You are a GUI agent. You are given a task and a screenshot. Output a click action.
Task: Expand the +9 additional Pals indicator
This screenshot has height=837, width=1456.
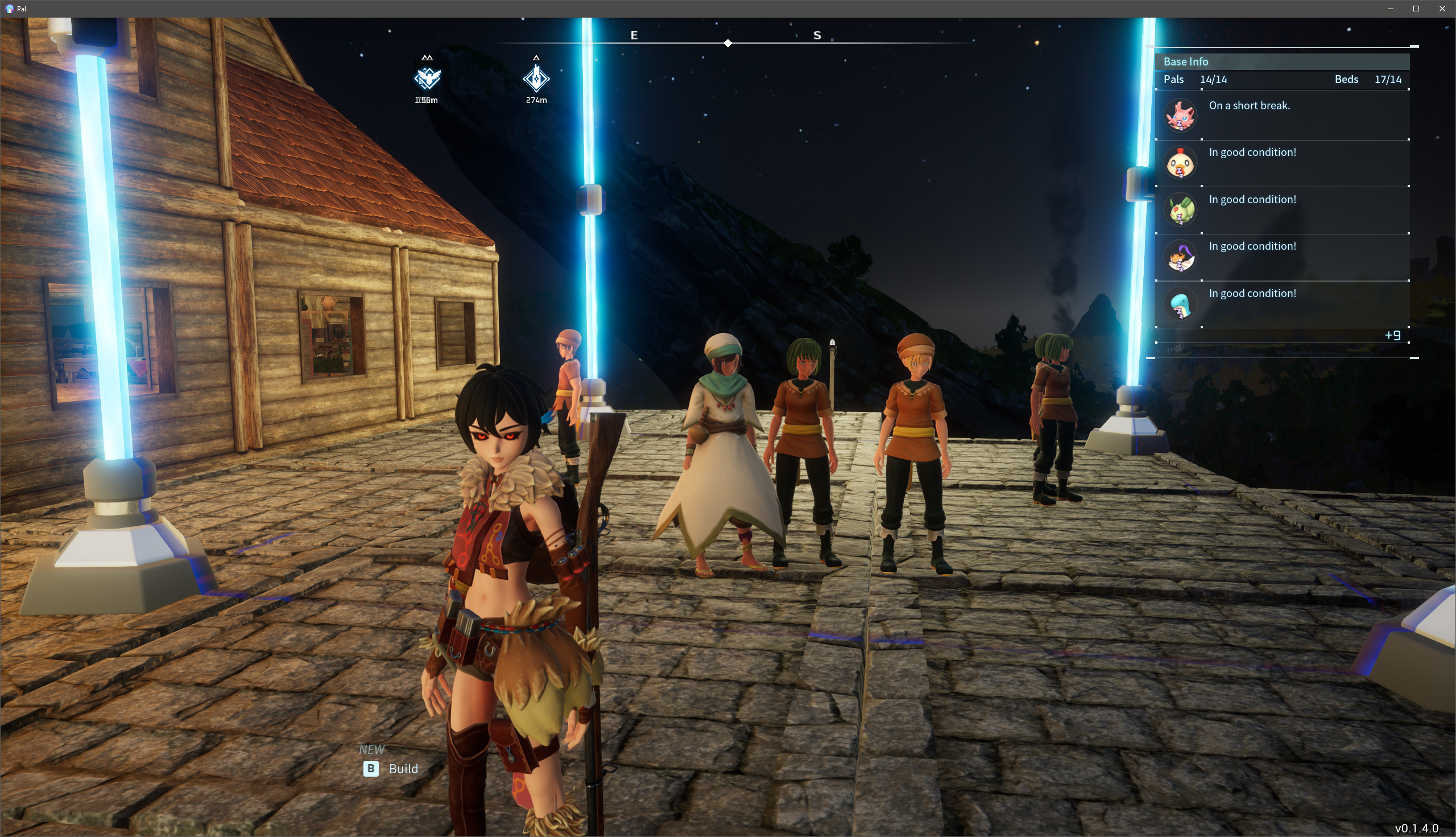click(x=1392, y=335)
